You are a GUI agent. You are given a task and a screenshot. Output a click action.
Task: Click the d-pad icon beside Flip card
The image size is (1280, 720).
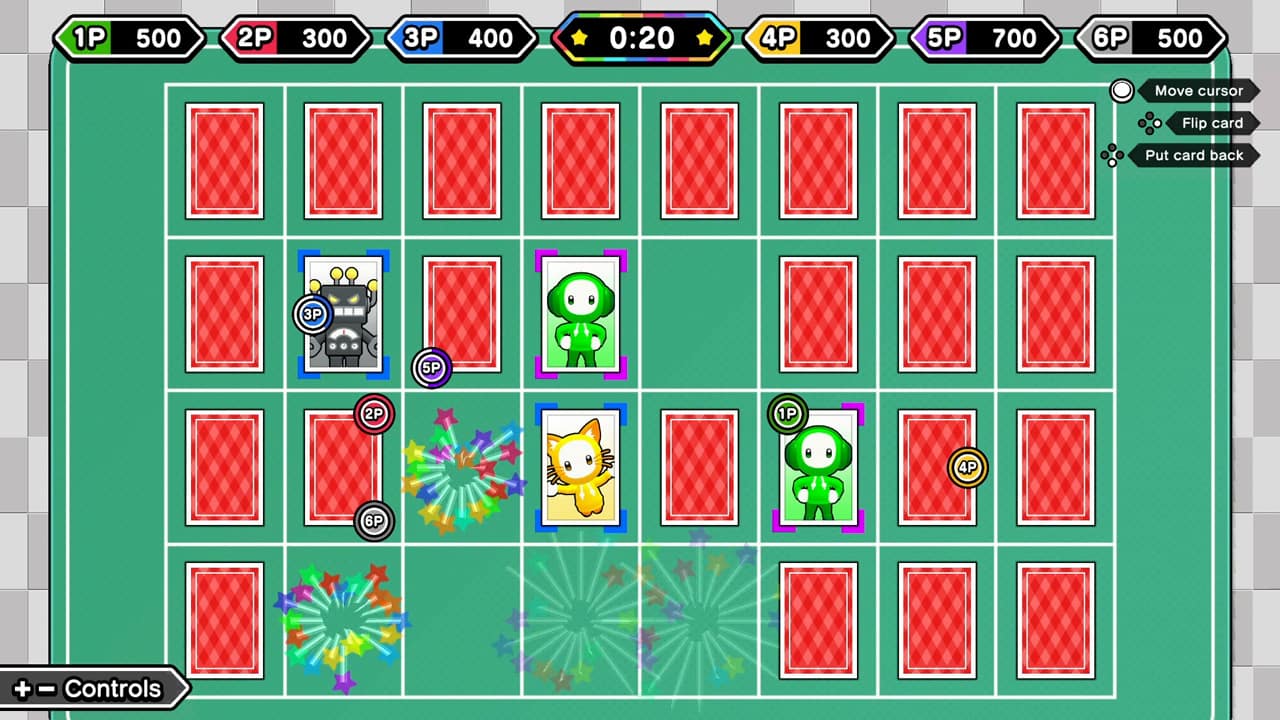coord(1148,123)
